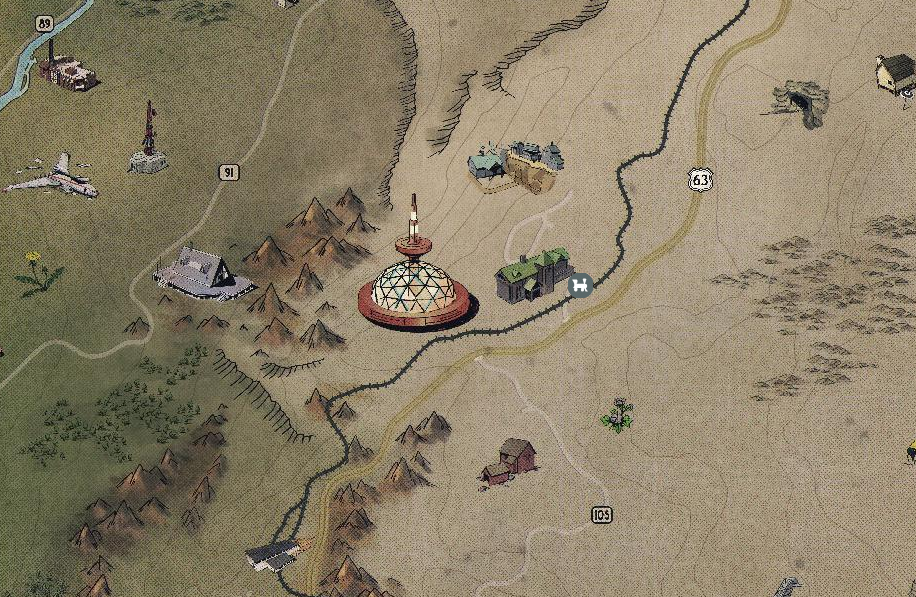This screenshot has width=916, height=597.
Task: Choose the red barn farm marker
Action: (x=510, y=461)
